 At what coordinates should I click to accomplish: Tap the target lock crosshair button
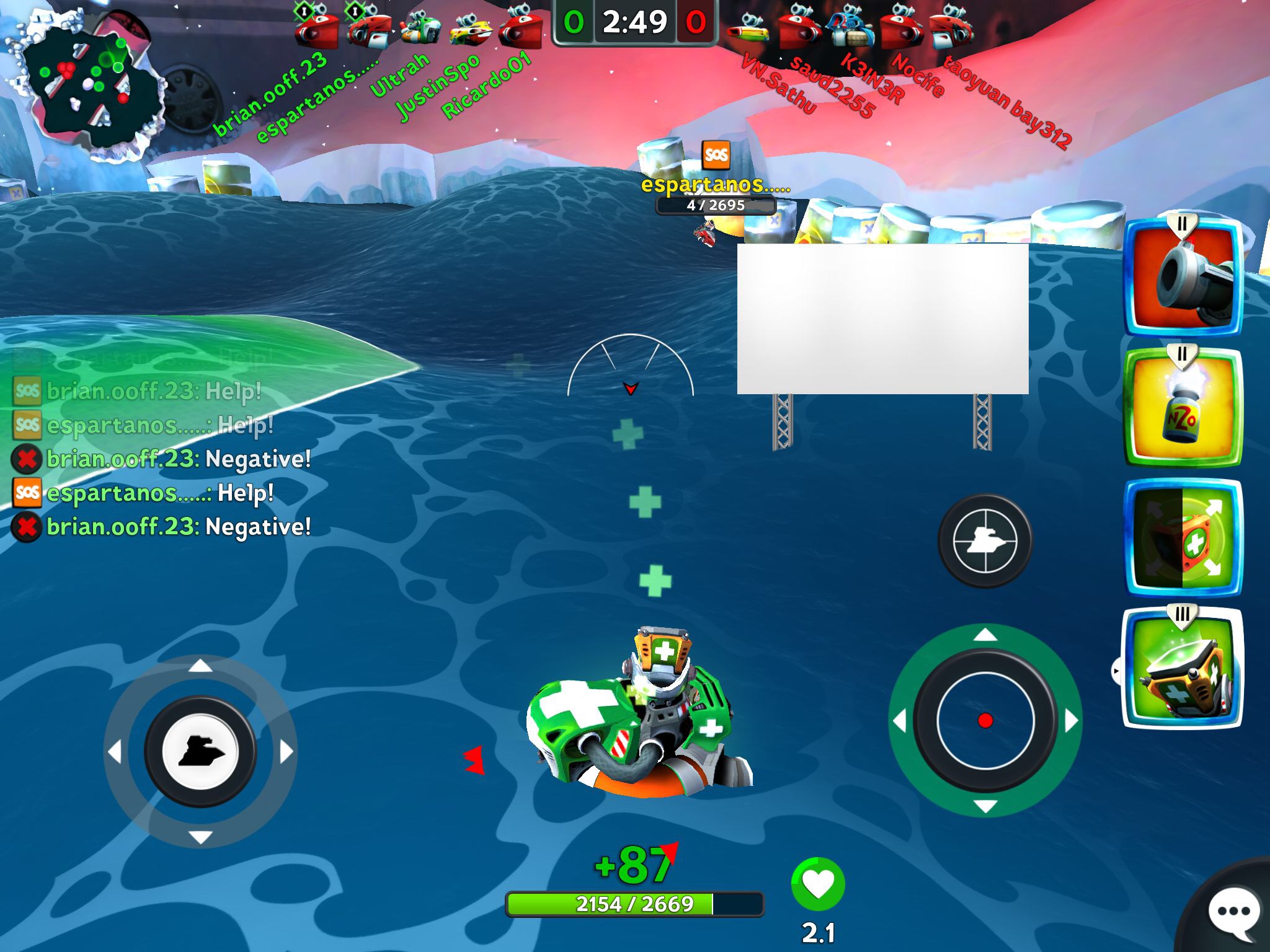click(x=985, y=540)
